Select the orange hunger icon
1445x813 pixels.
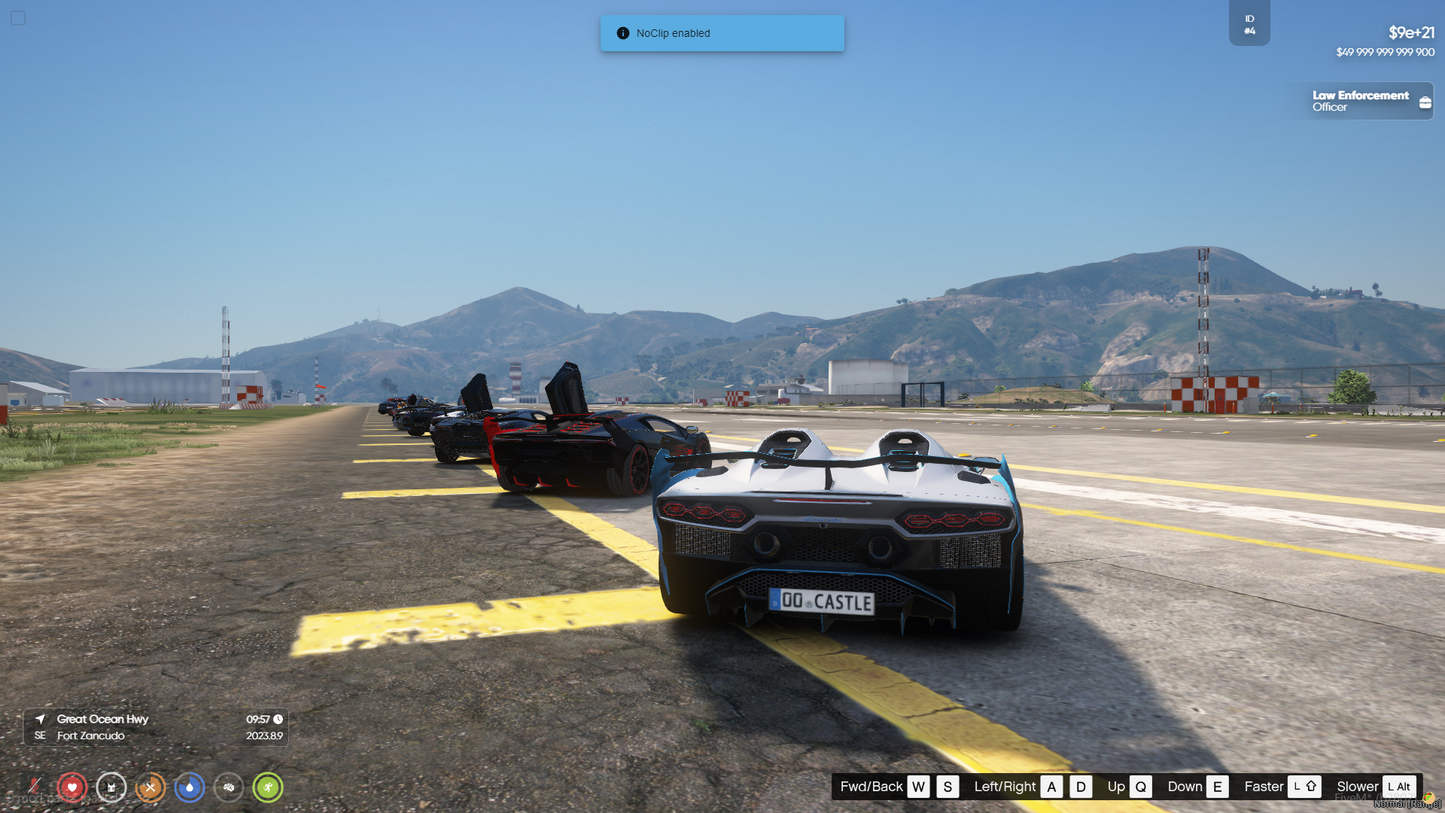[150, 787]
